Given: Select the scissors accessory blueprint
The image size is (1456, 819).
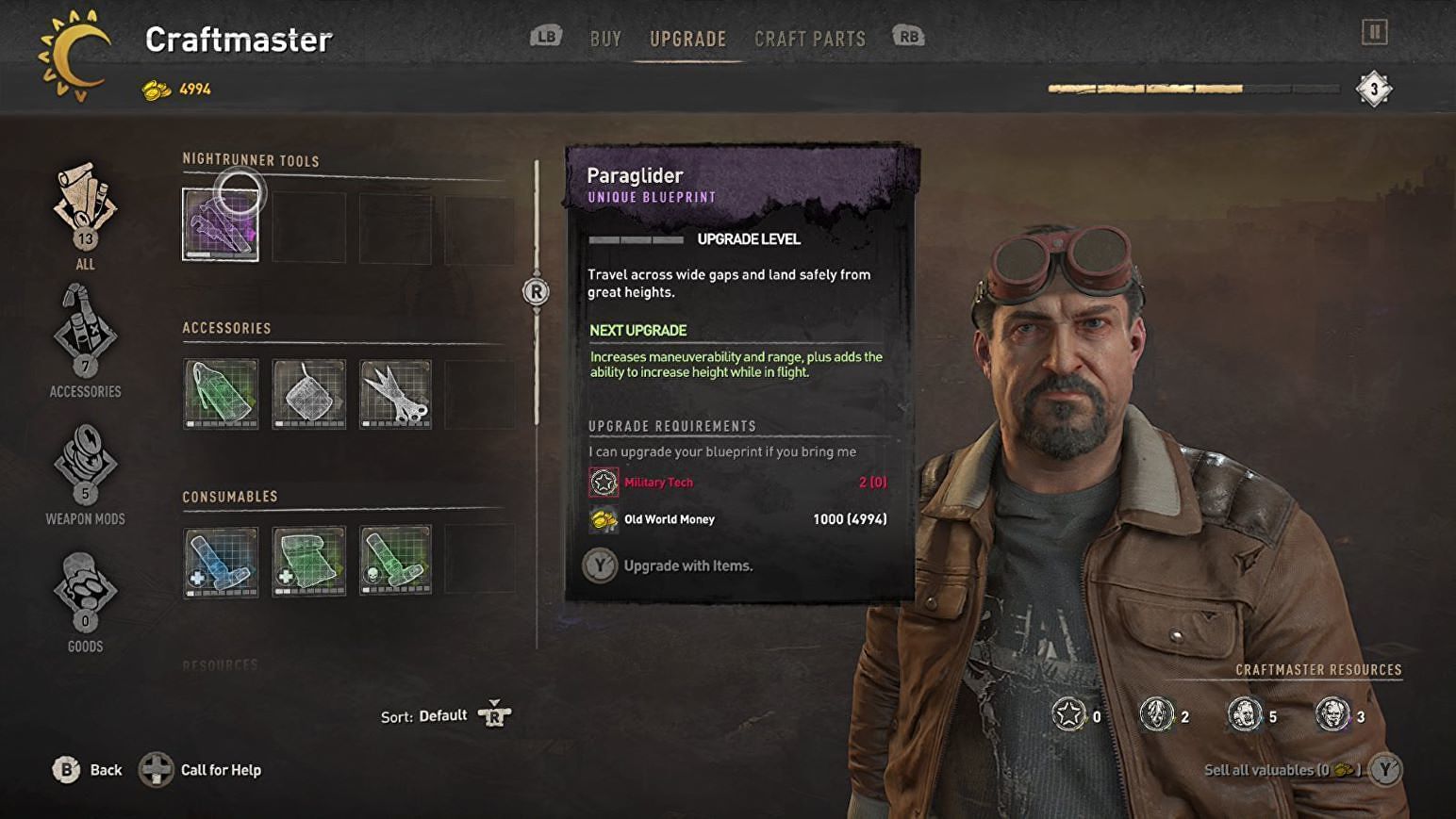Looking at the screenshot, I should pyautogui.click(x=396, y=393).
